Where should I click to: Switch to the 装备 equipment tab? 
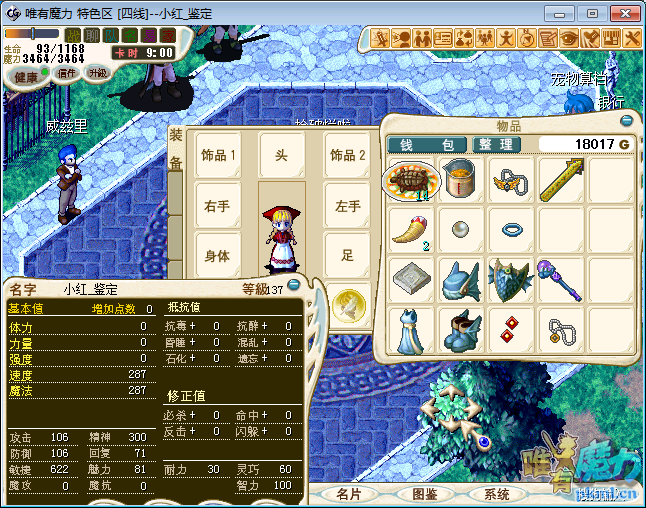176,149
